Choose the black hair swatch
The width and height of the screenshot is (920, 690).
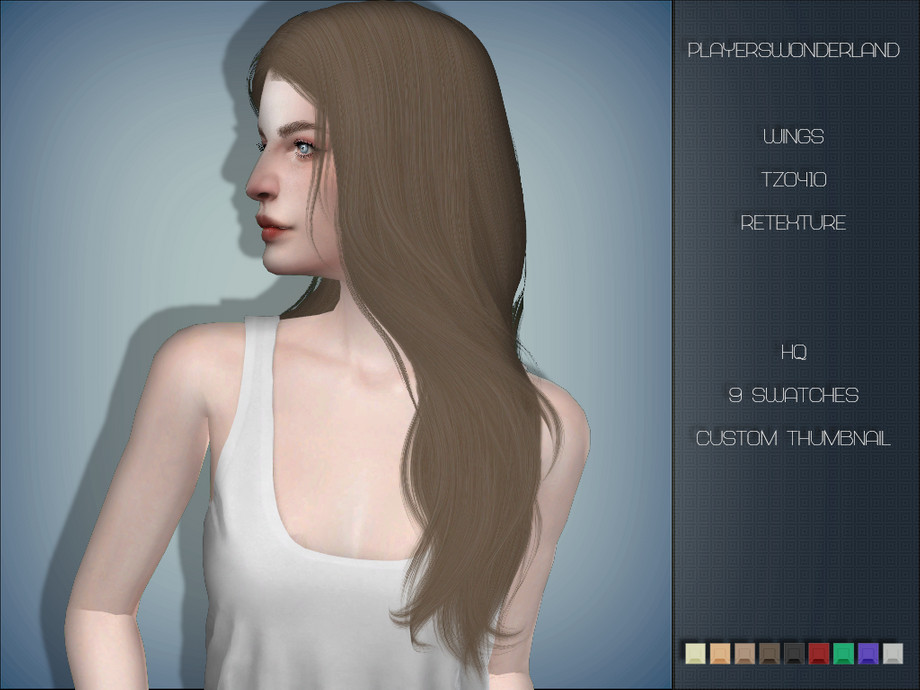[x=793, y=653]
